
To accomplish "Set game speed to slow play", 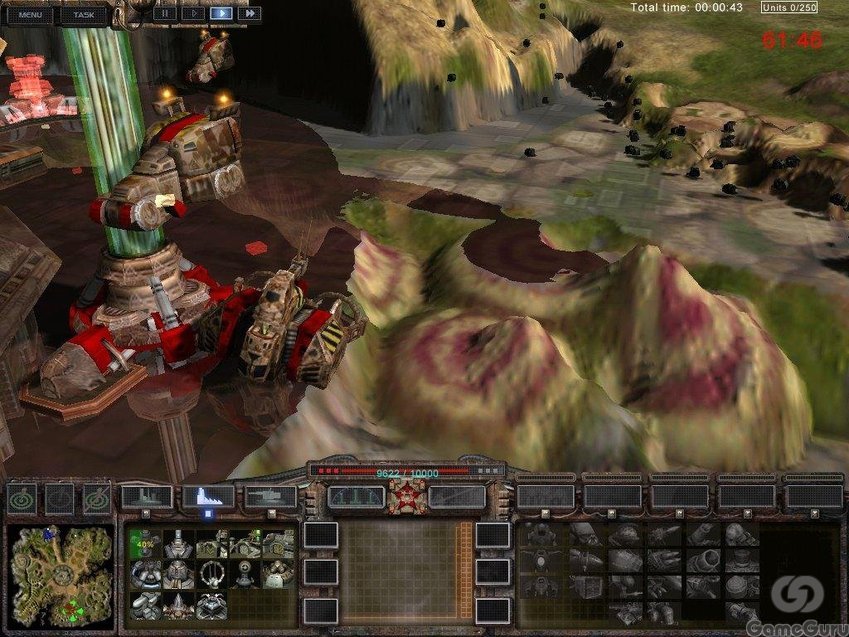I will pos(192,14).
